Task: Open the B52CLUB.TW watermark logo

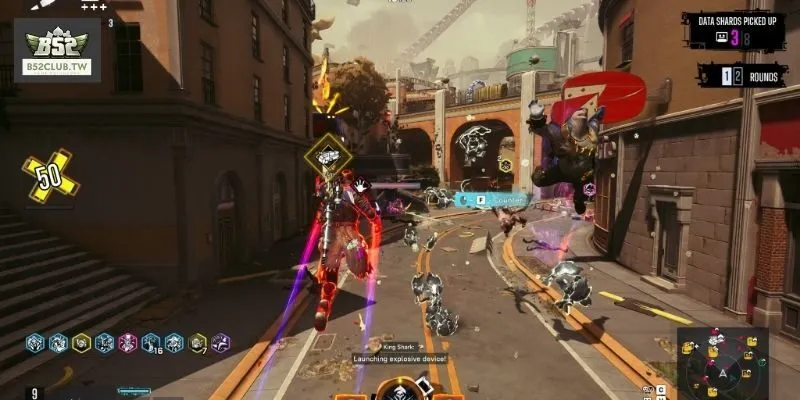Action: coord(57,50)
